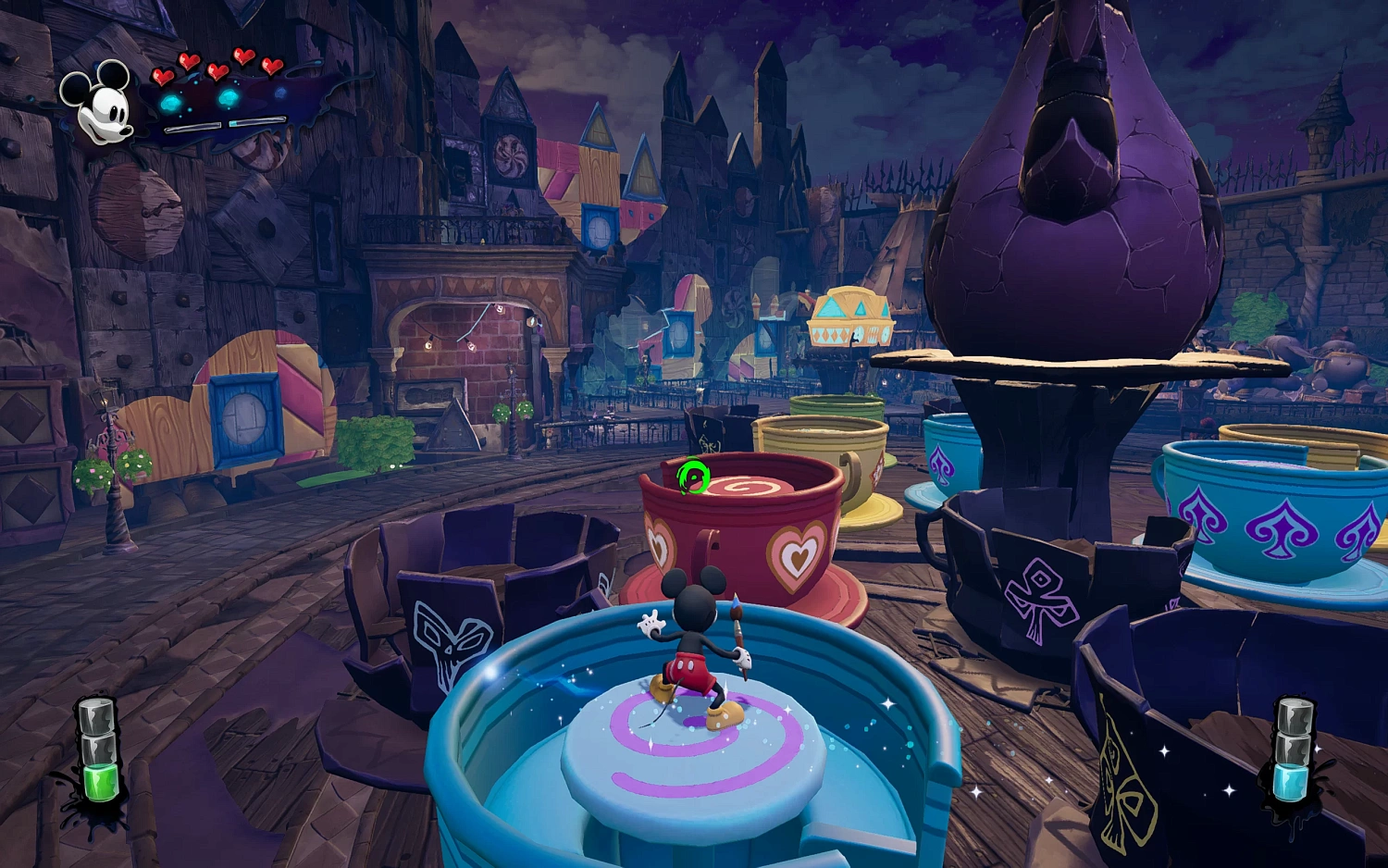Viewport: 1388px width, 868px height.
Task: Click the middle heart of the health row
Action: tap(217, 71)
